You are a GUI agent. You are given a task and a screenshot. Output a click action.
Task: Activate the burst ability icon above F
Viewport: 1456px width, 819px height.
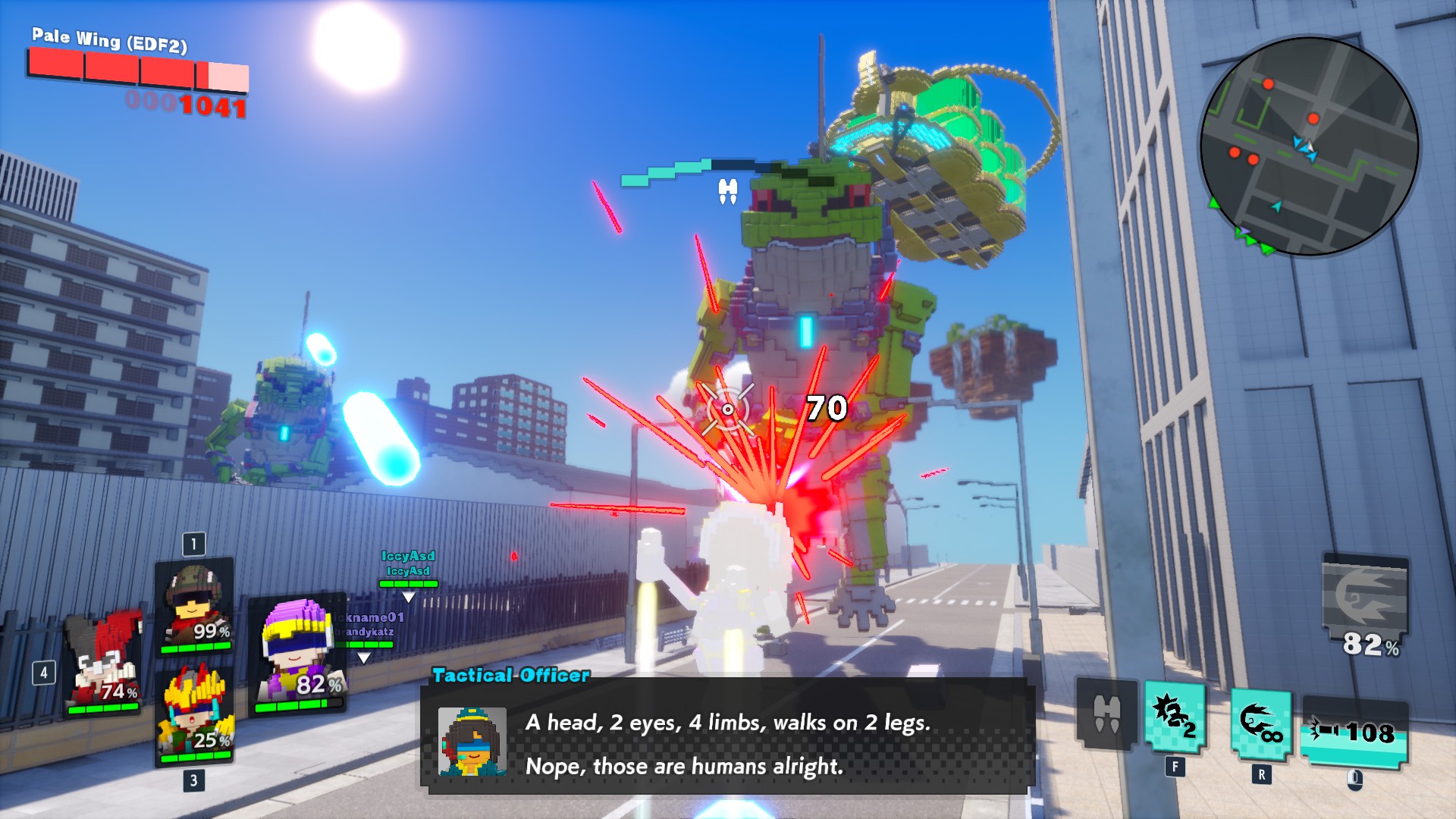[1175, 717]
